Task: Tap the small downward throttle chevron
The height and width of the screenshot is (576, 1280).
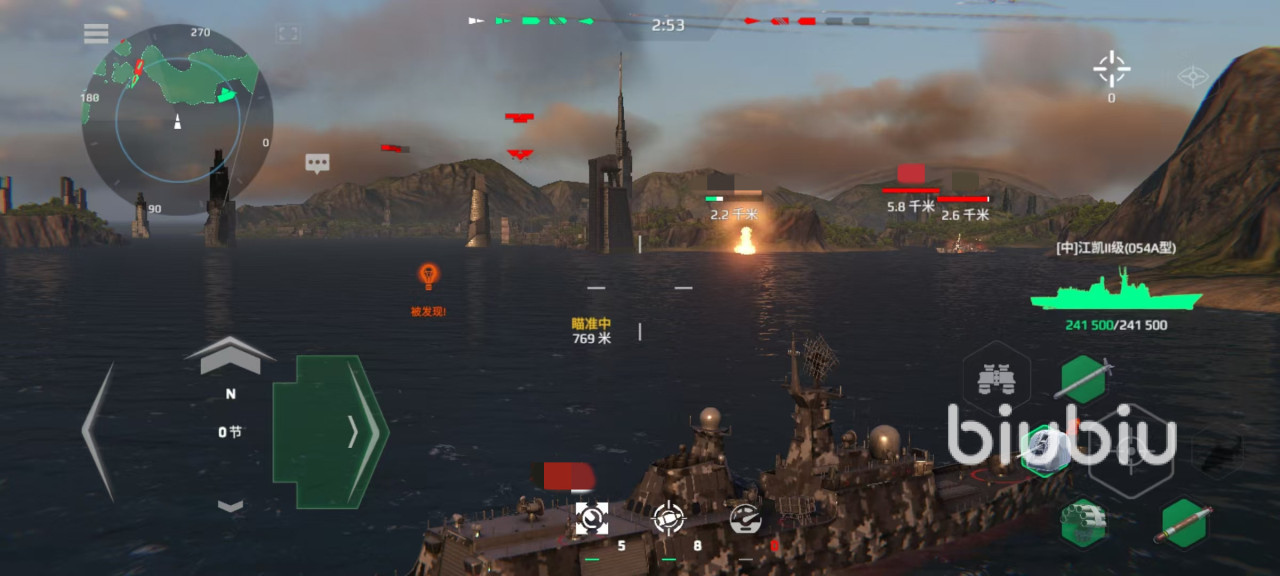Action: 231,506
